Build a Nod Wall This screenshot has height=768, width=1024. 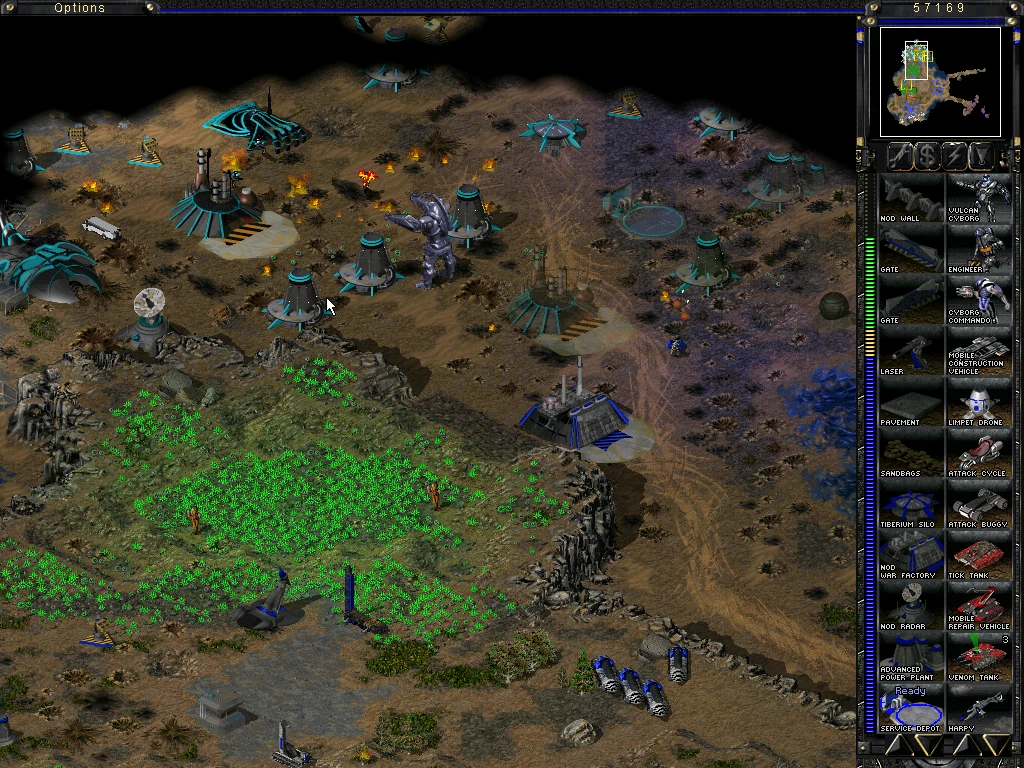pos(910,198)
